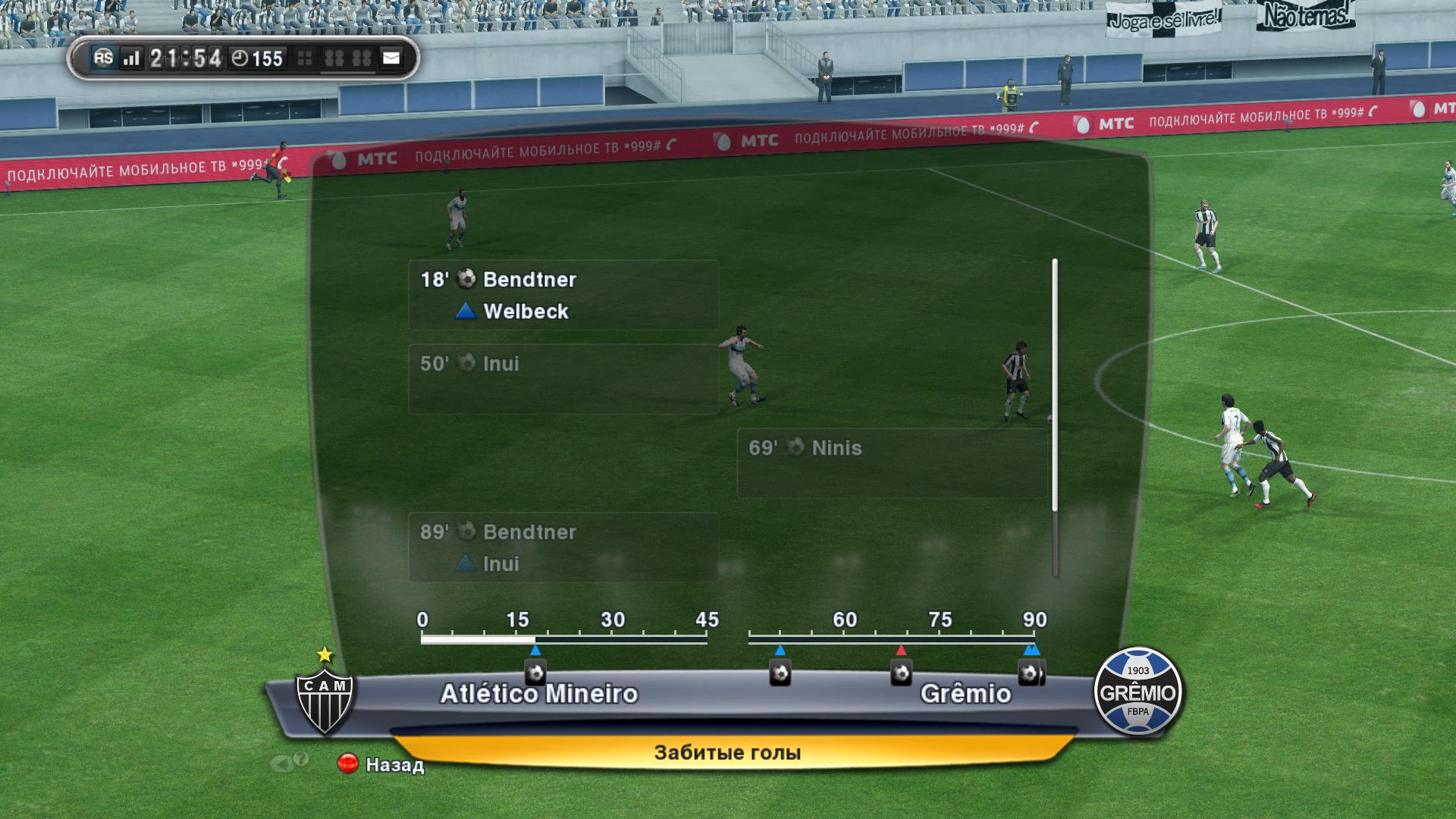The image size is (1456, 819).
Task: Select the 69' Ninis goal entry
Action: coord(892,463)
